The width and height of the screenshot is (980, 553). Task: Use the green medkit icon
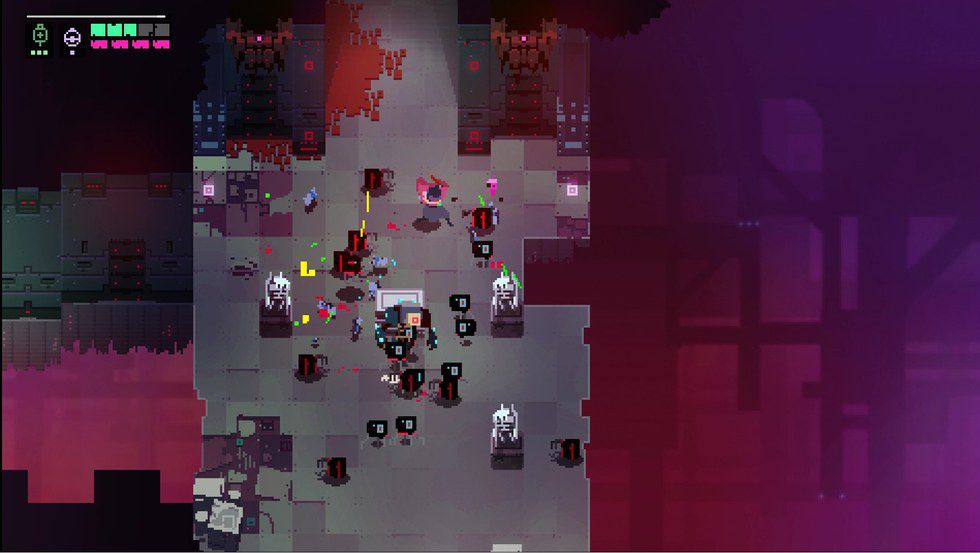click(x=40, y=35)
